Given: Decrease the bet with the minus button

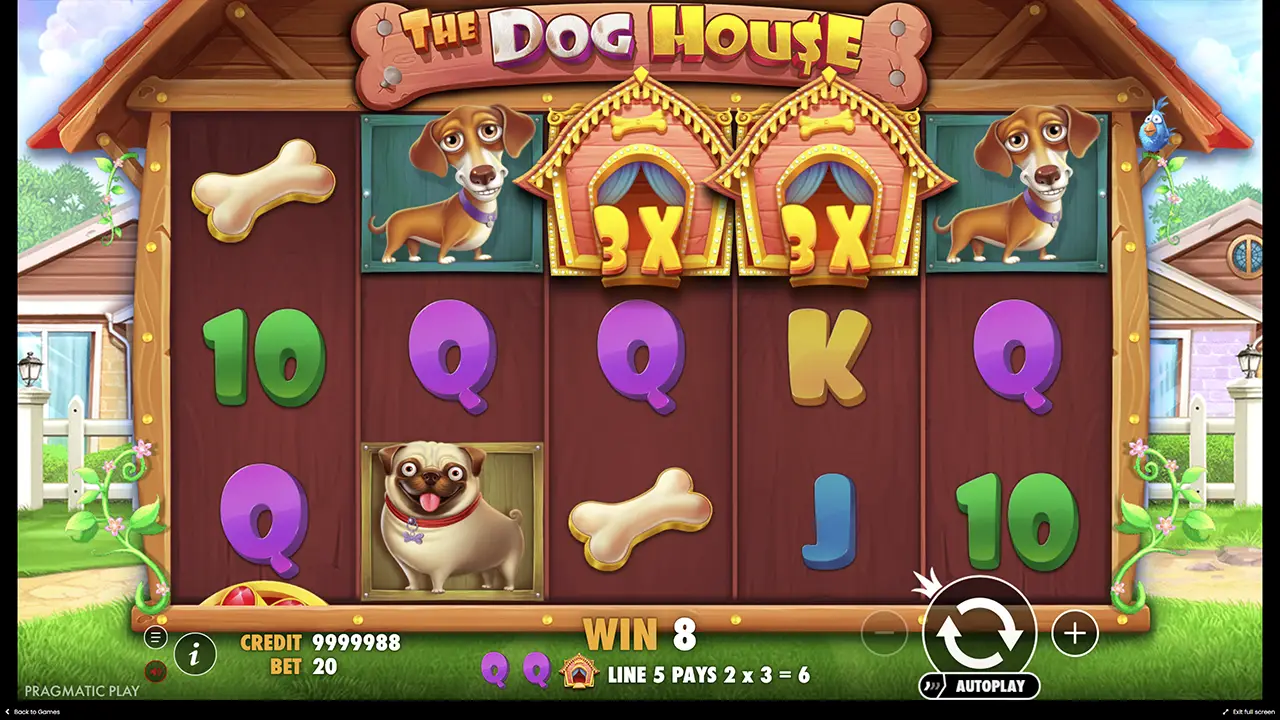Looking at the screenshot, I should pyautogui.click(x=885, y=633).
